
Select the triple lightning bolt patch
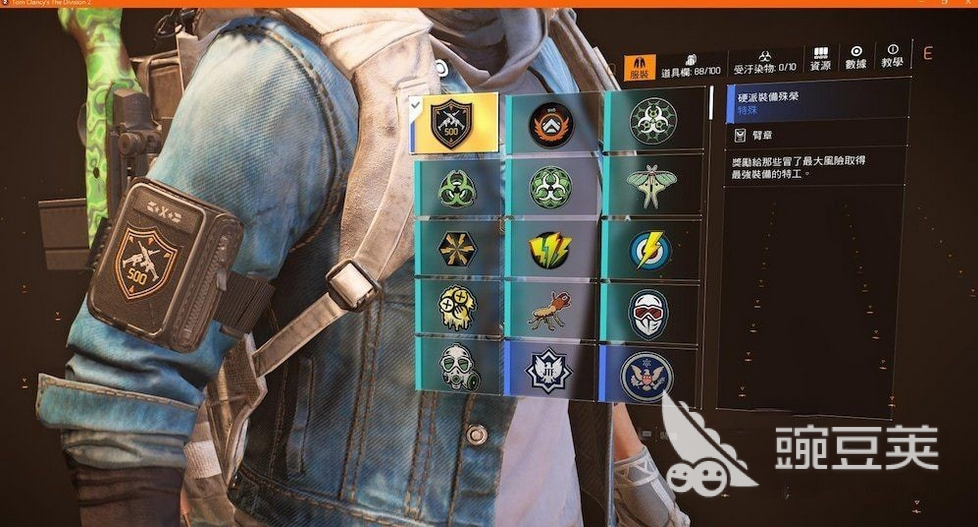click(551, 249)
